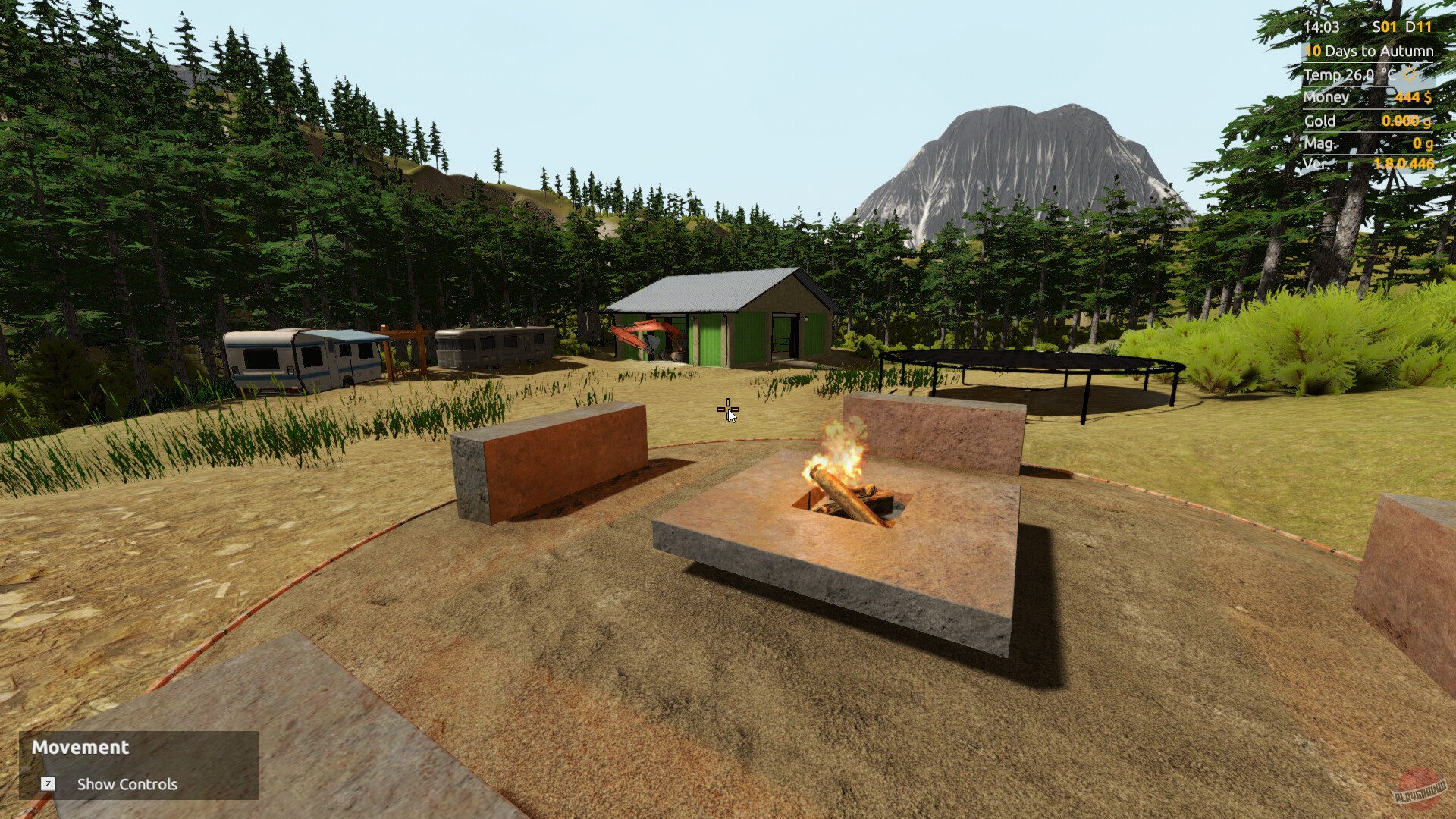This screenshot has height=819, width=1456.
Task: Toggle the 10 Days to Autumn countdown
Action: [x=1370, y=50]
